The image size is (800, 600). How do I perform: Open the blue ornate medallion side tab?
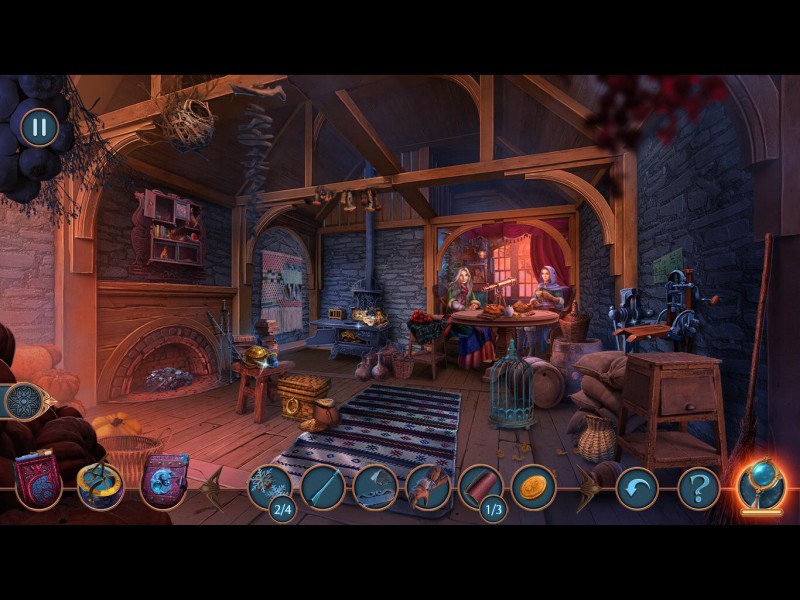click(x=22, y=401)
